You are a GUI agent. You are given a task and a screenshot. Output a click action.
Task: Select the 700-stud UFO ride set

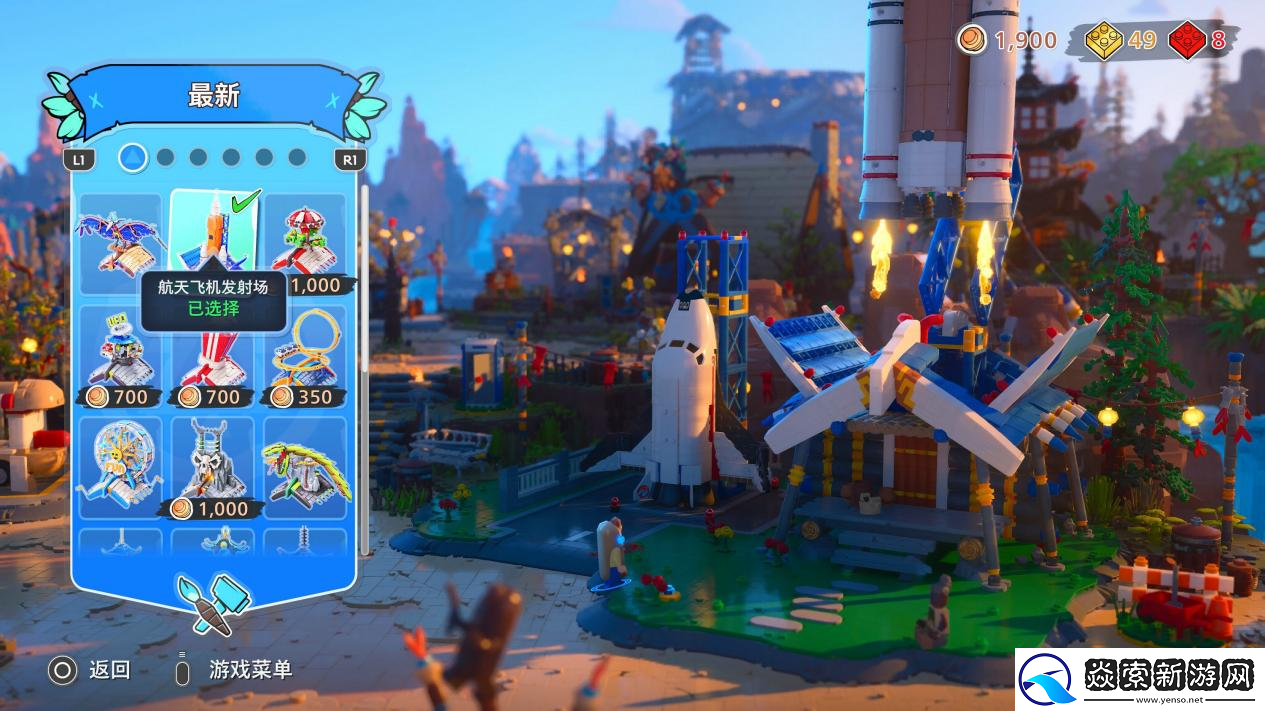[120, 355]
